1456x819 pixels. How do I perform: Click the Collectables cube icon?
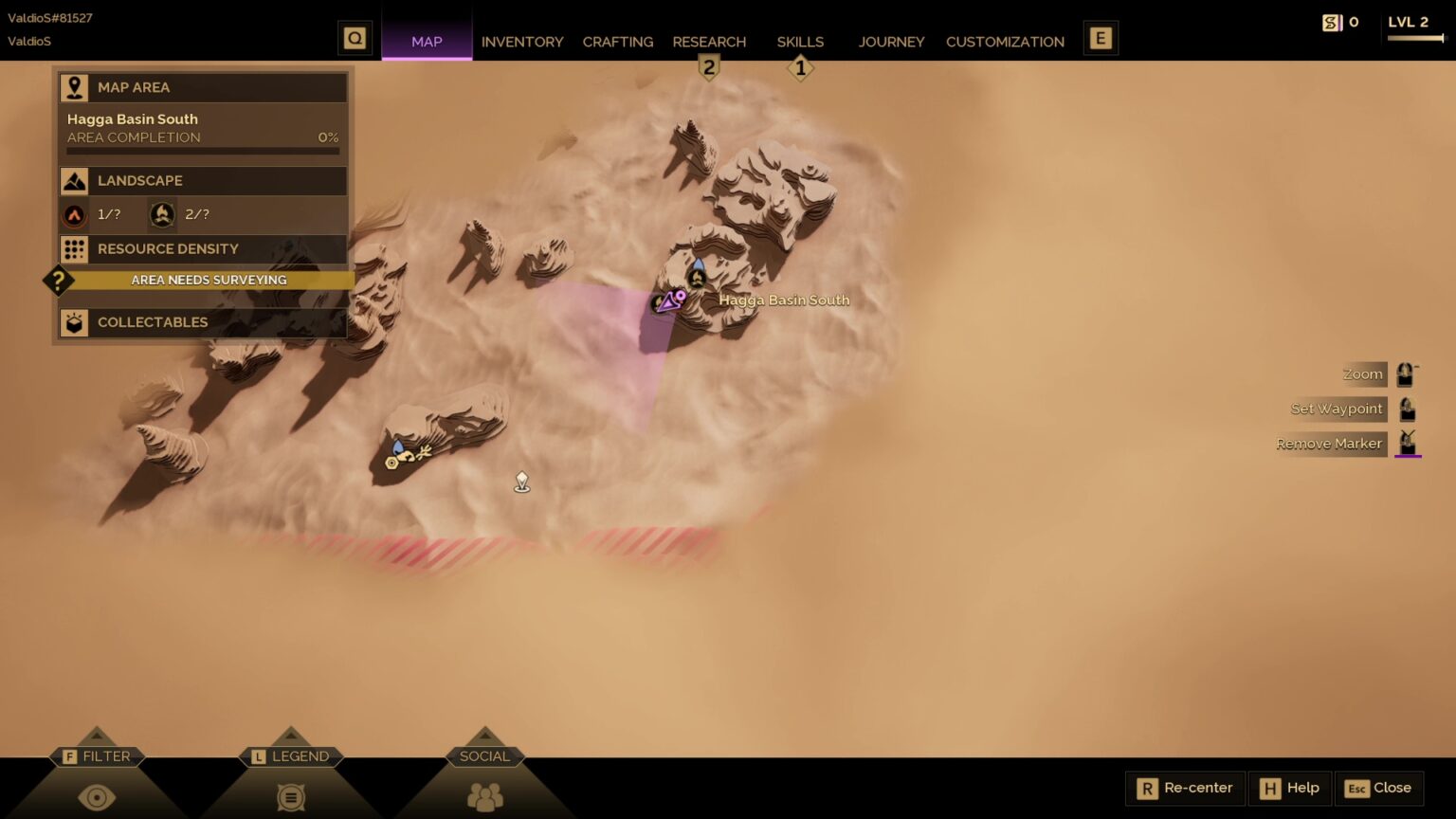coord(74,322)
